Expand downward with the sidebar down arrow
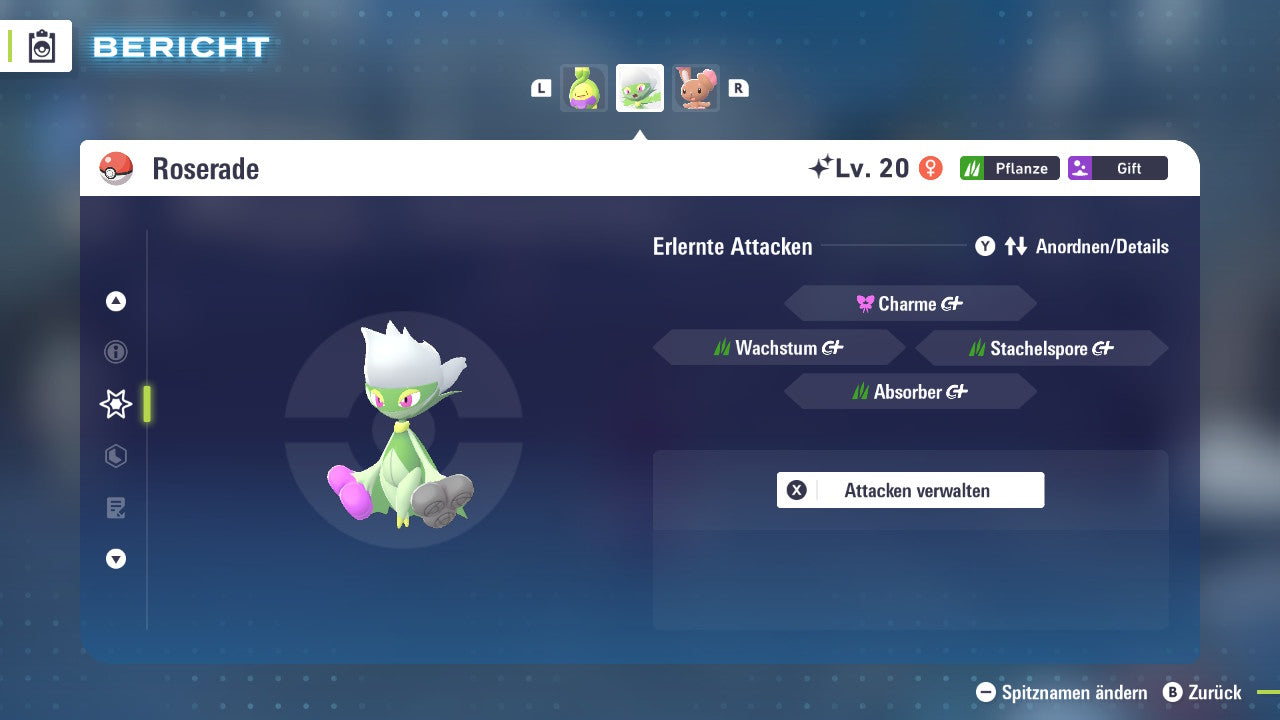The width and height of the screenshot is (1280, 720). click(115, 559)
